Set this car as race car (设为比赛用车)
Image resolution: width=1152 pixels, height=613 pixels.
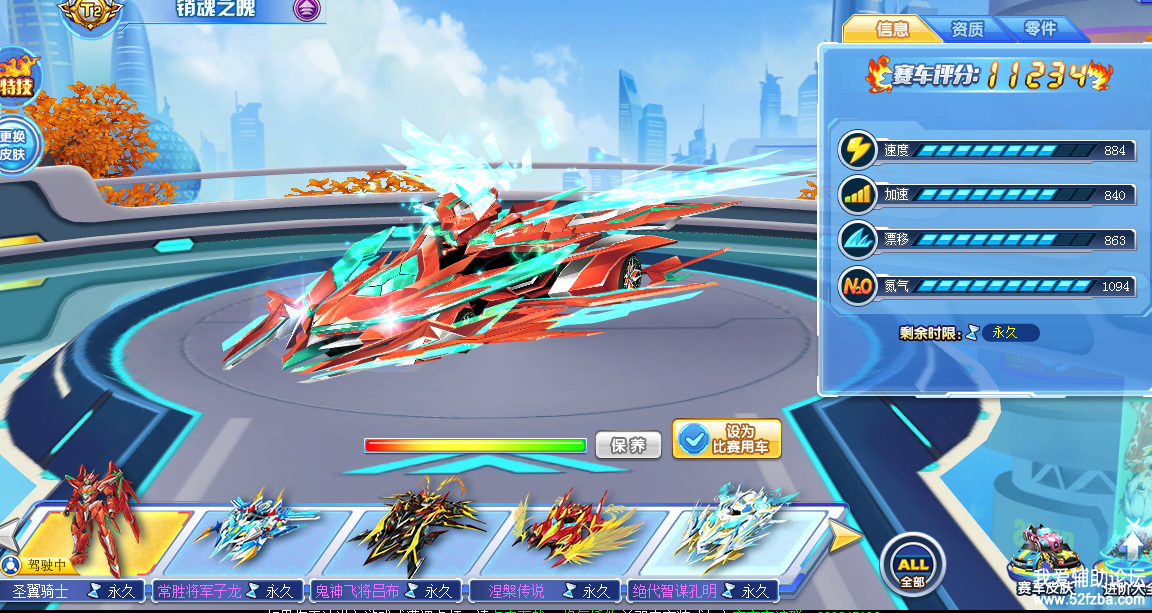pyautogui.click(x=727, y=439)
